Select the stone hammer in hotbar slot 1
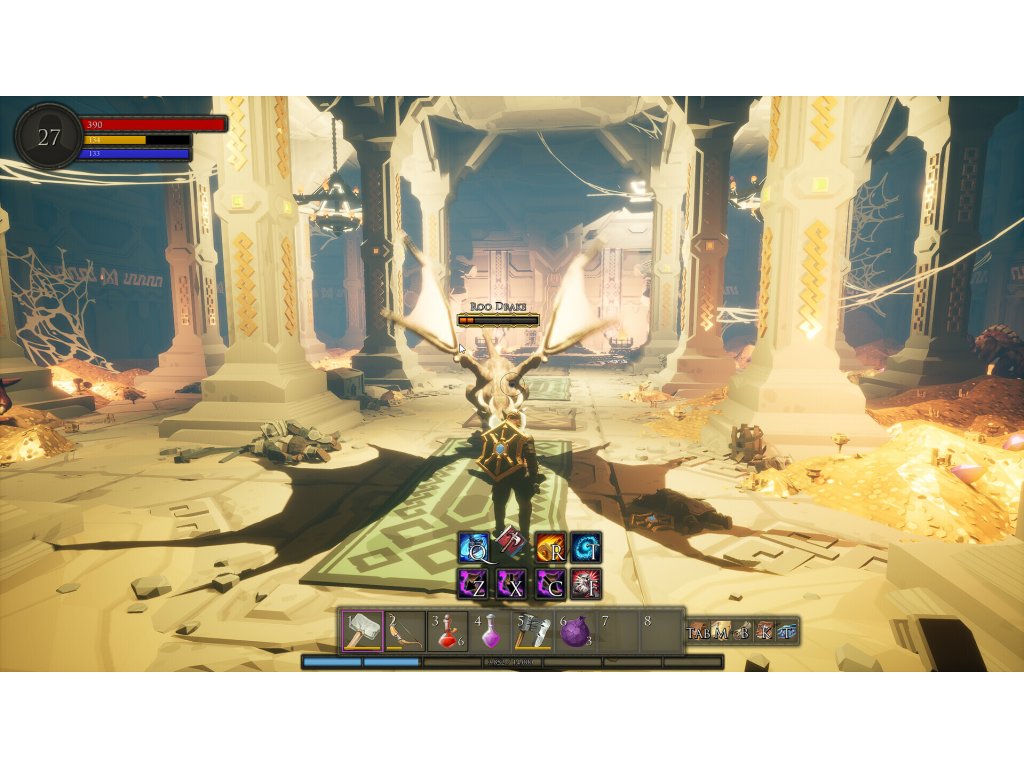 pyautogui.click(x=361, y=631)
